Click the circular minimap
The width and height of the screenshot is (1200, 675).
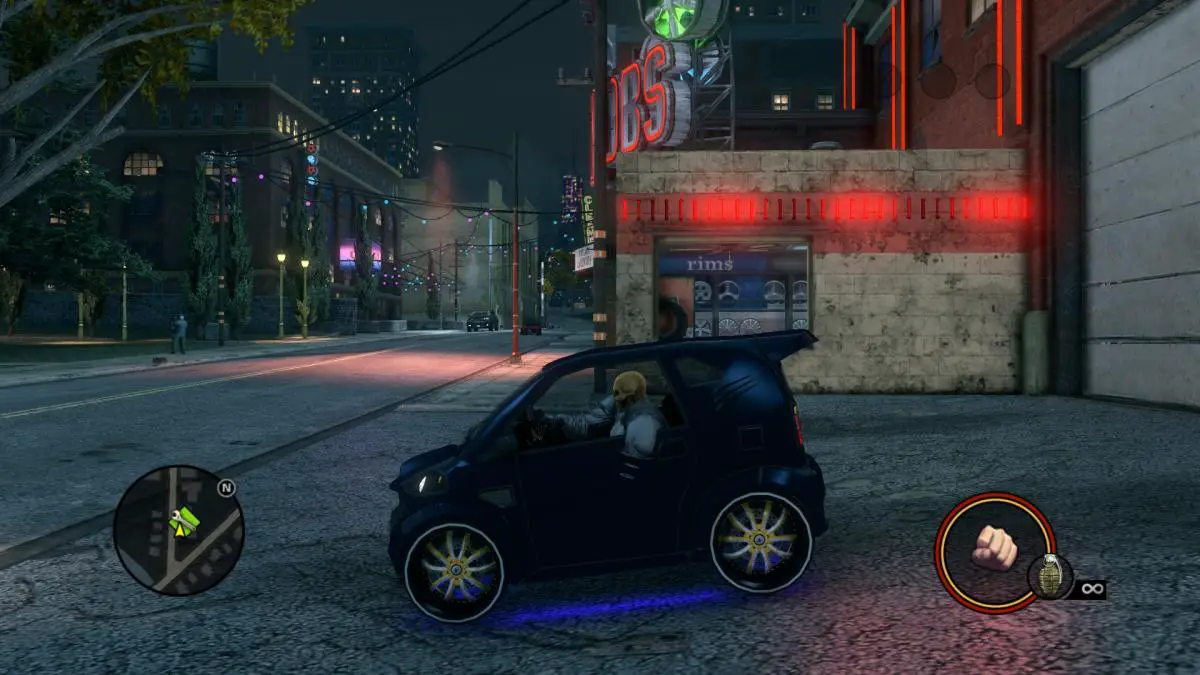coord(178,530)
